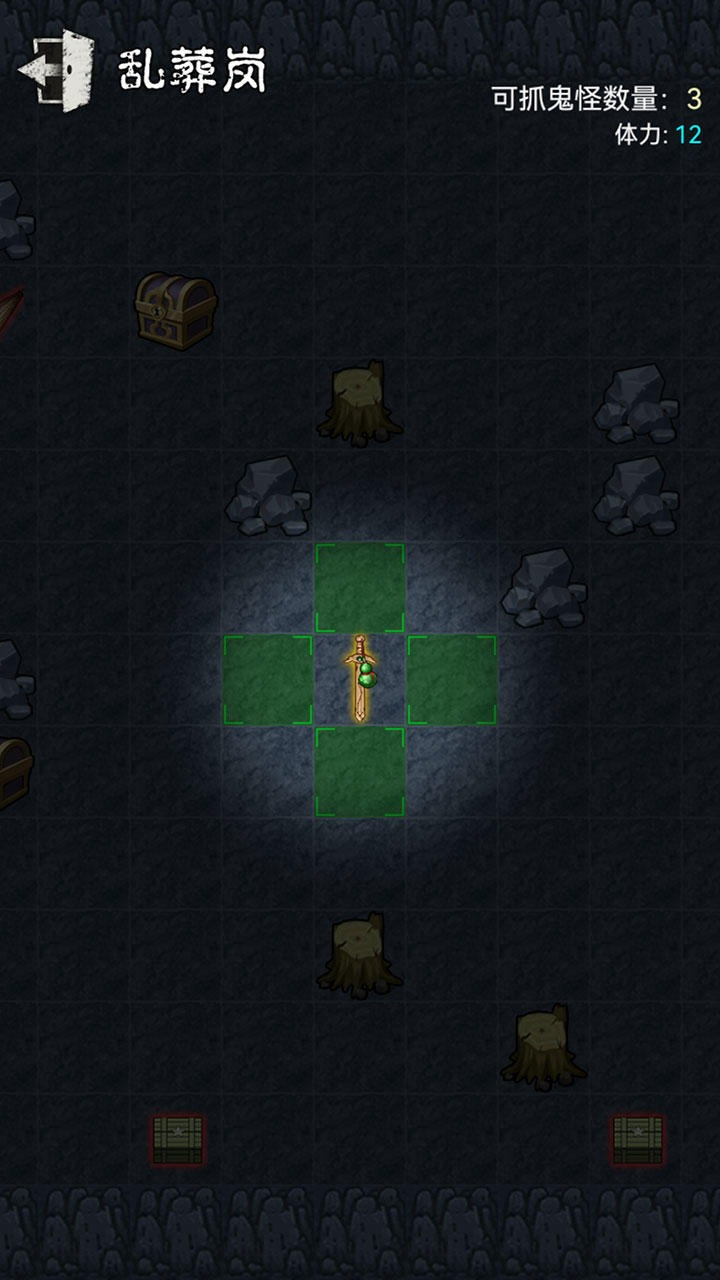Move to the green tile right of the sword
This screenshot has width=720, height=1280.
point(452,680)
